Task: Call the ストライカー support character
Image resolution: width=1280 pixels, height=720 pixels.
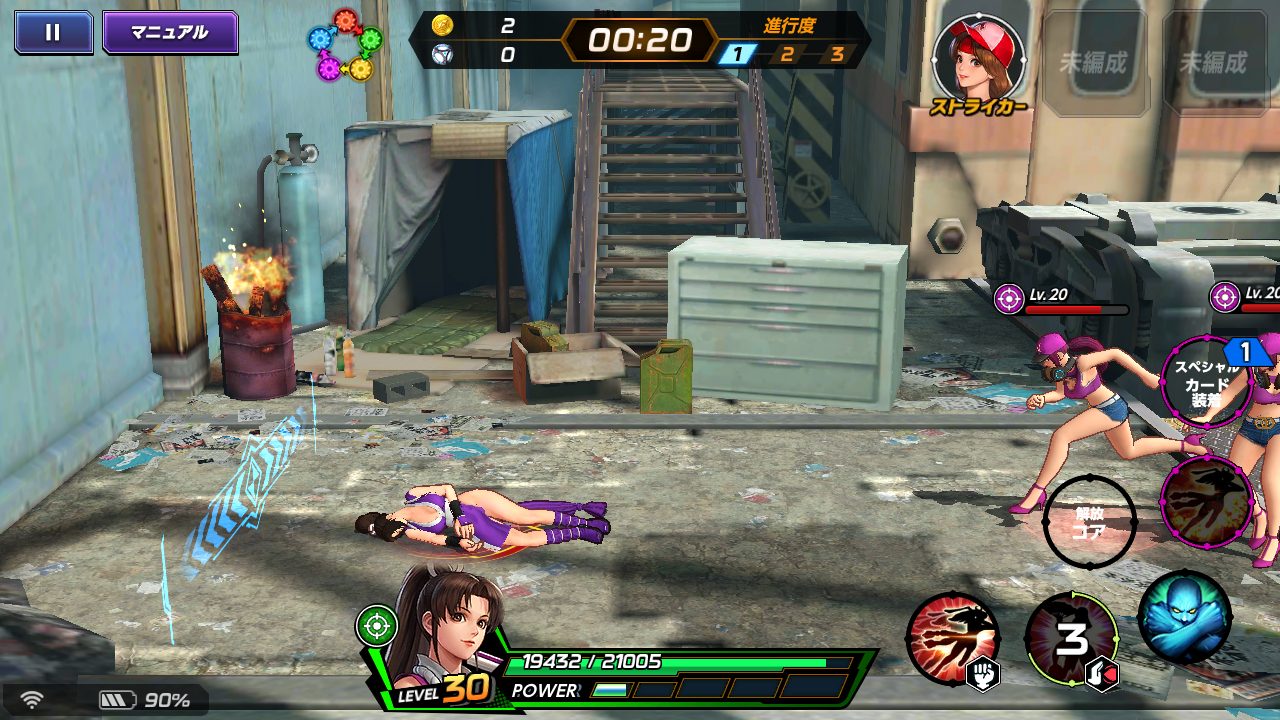Action: (978, 62)
